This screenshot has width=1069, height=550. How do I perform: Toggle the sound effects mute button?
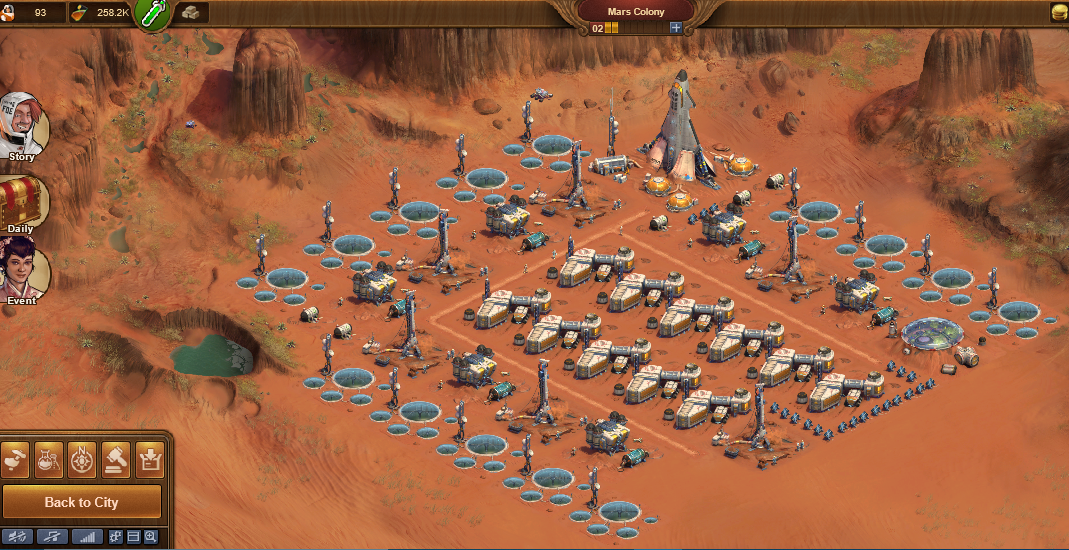pos(17,537)
